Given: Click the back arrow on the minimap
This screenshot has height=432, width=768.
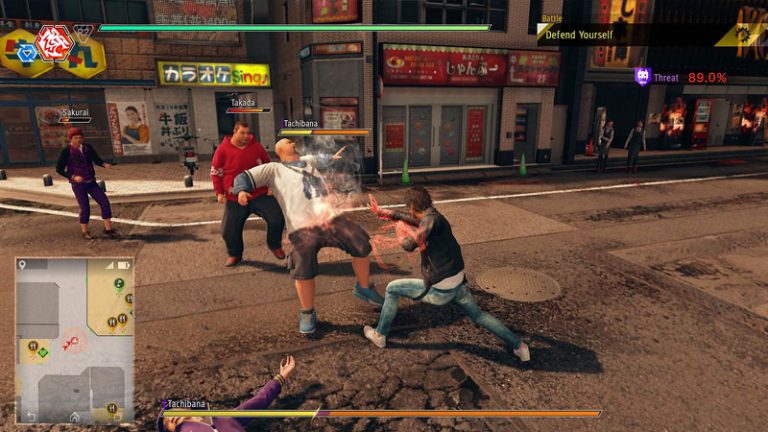Looking at the screenshot, I should click(x=30, y=415).
